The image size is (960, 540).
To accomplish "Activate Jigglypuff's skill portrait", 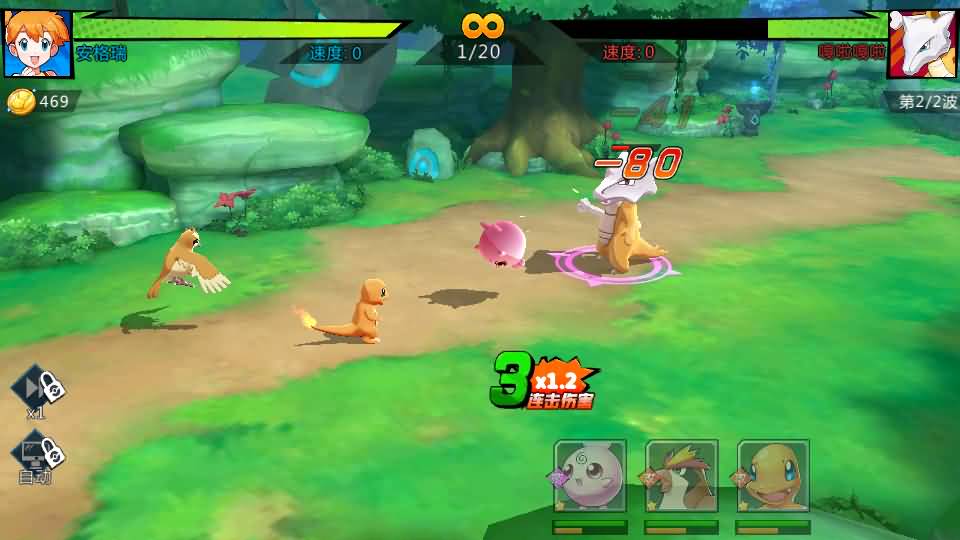I will click(590, 476).
